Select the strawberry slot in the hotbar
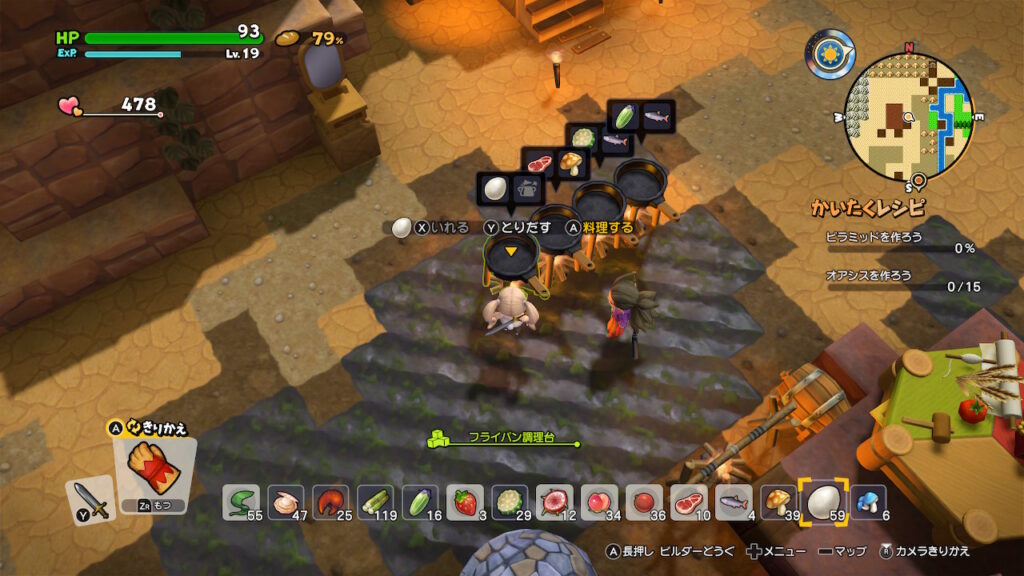Screen dimensions: 1024x576 [x=466, y=501]
